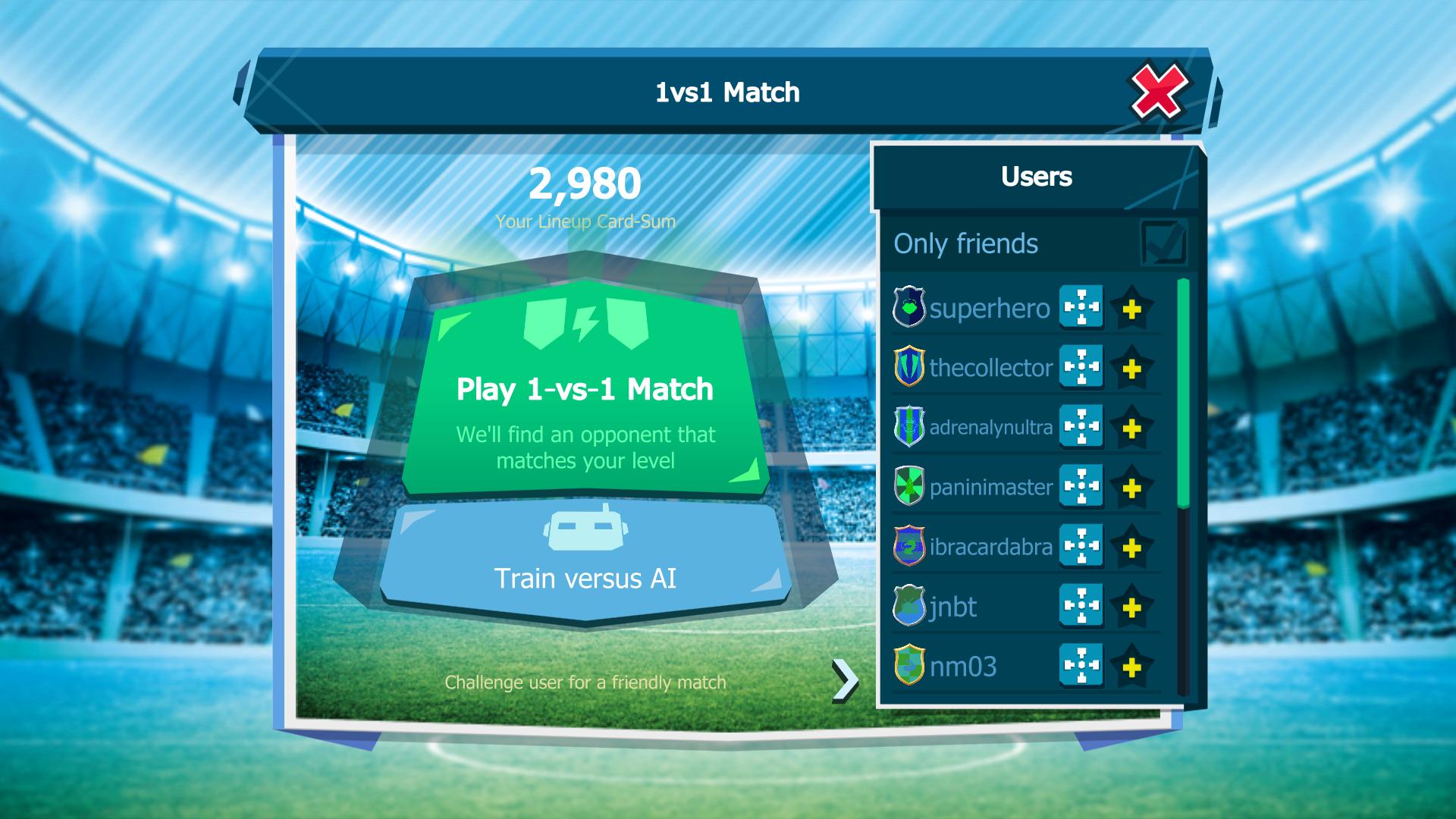Toggle the Only friends checkbox
Screen dimensions: 1456x819
(x=1163, y=243)
